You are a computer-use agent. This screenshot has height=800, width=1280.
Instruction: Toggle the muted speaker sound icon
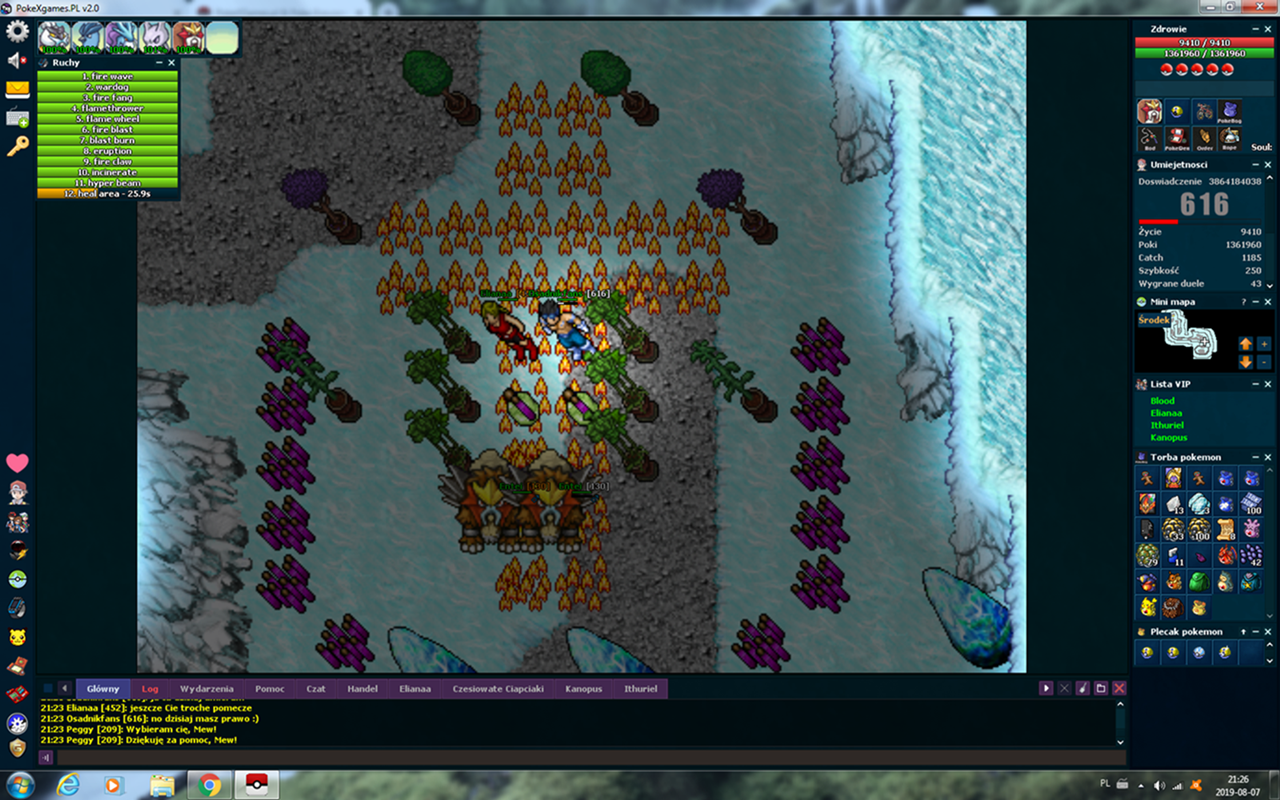(17, 61)
